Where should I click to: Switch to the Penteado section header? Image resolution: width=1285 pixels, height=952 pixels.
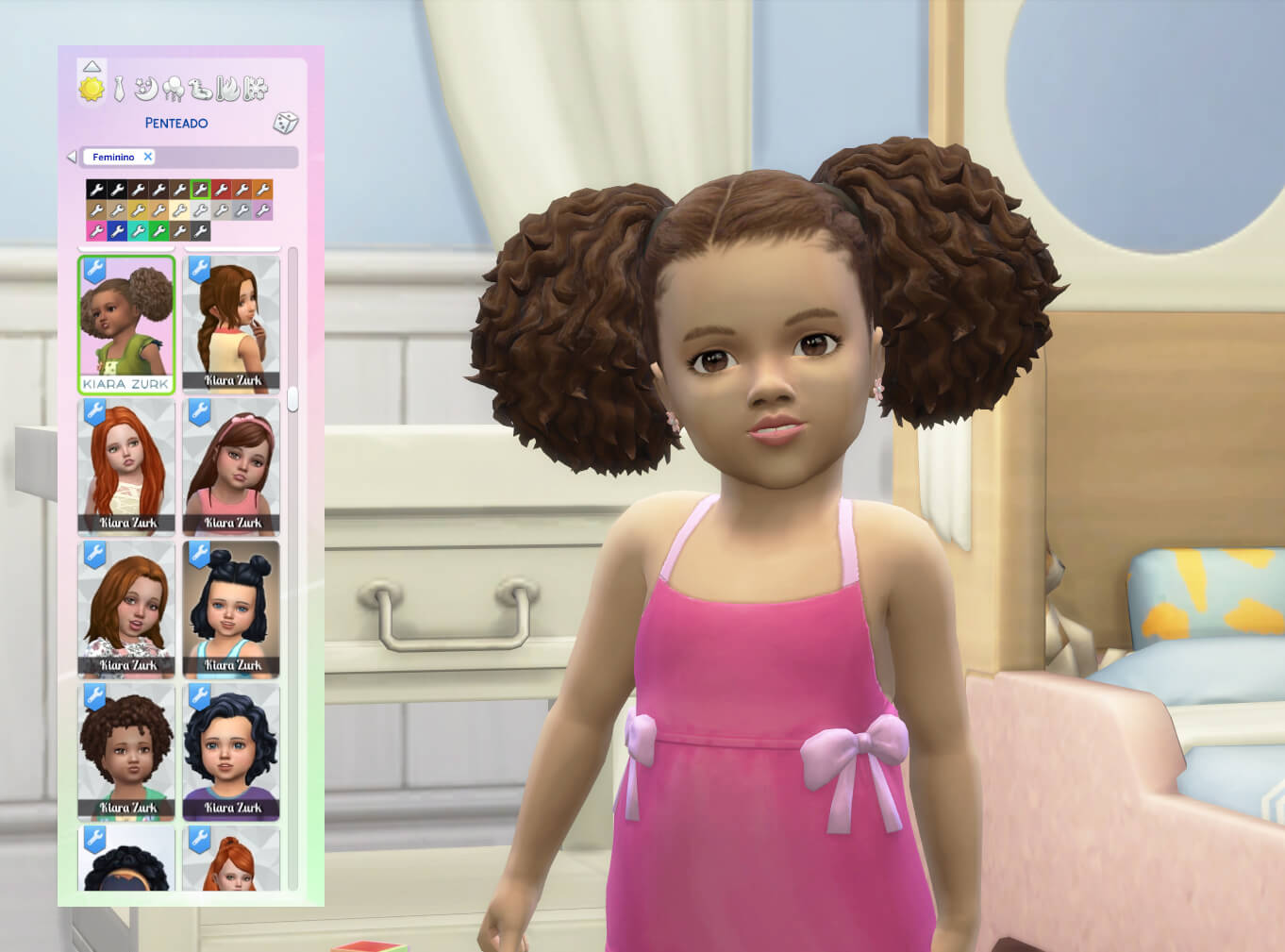(x=176, y=123)
